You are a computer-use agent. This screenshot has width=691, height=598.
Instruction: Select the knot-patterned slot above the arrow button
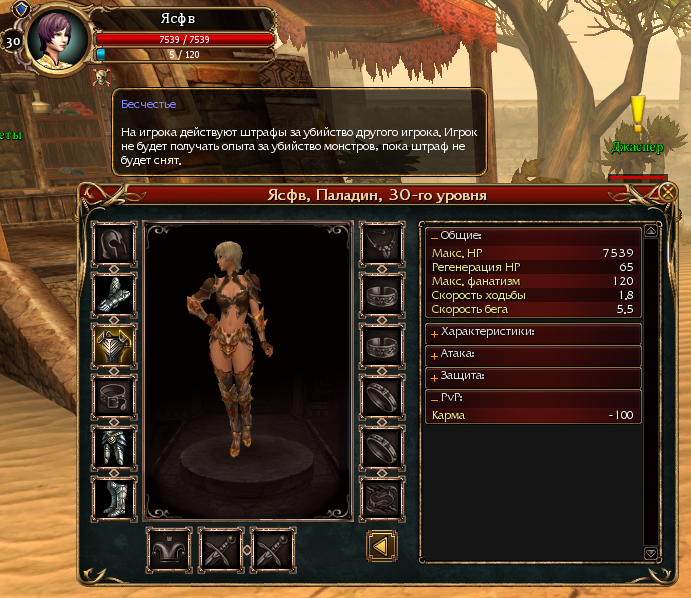382,498
